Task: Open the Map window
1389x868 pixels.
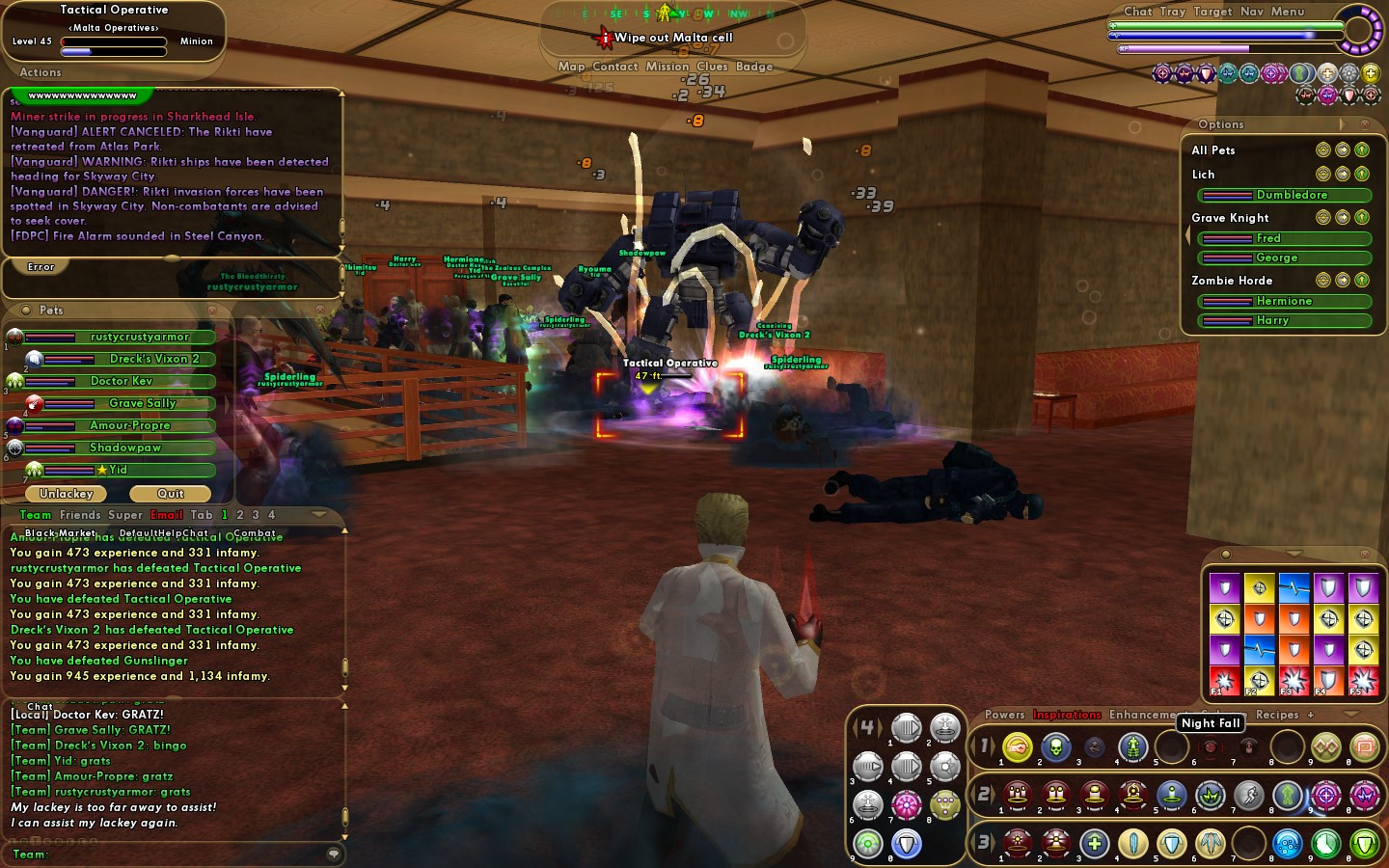Action: point(571,67)
